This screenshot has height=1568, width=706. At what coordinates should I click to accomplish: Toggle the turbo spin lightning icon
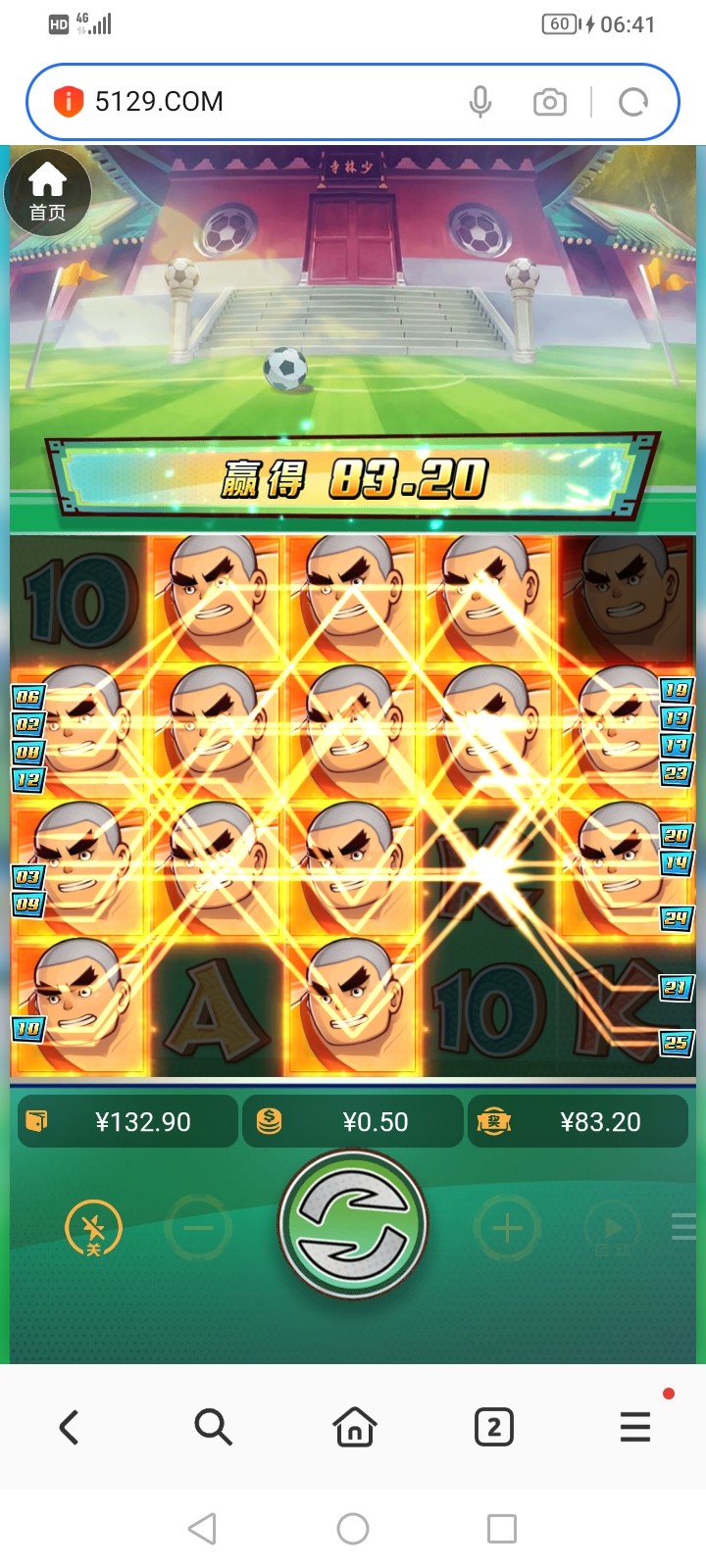click(93, 1228)
